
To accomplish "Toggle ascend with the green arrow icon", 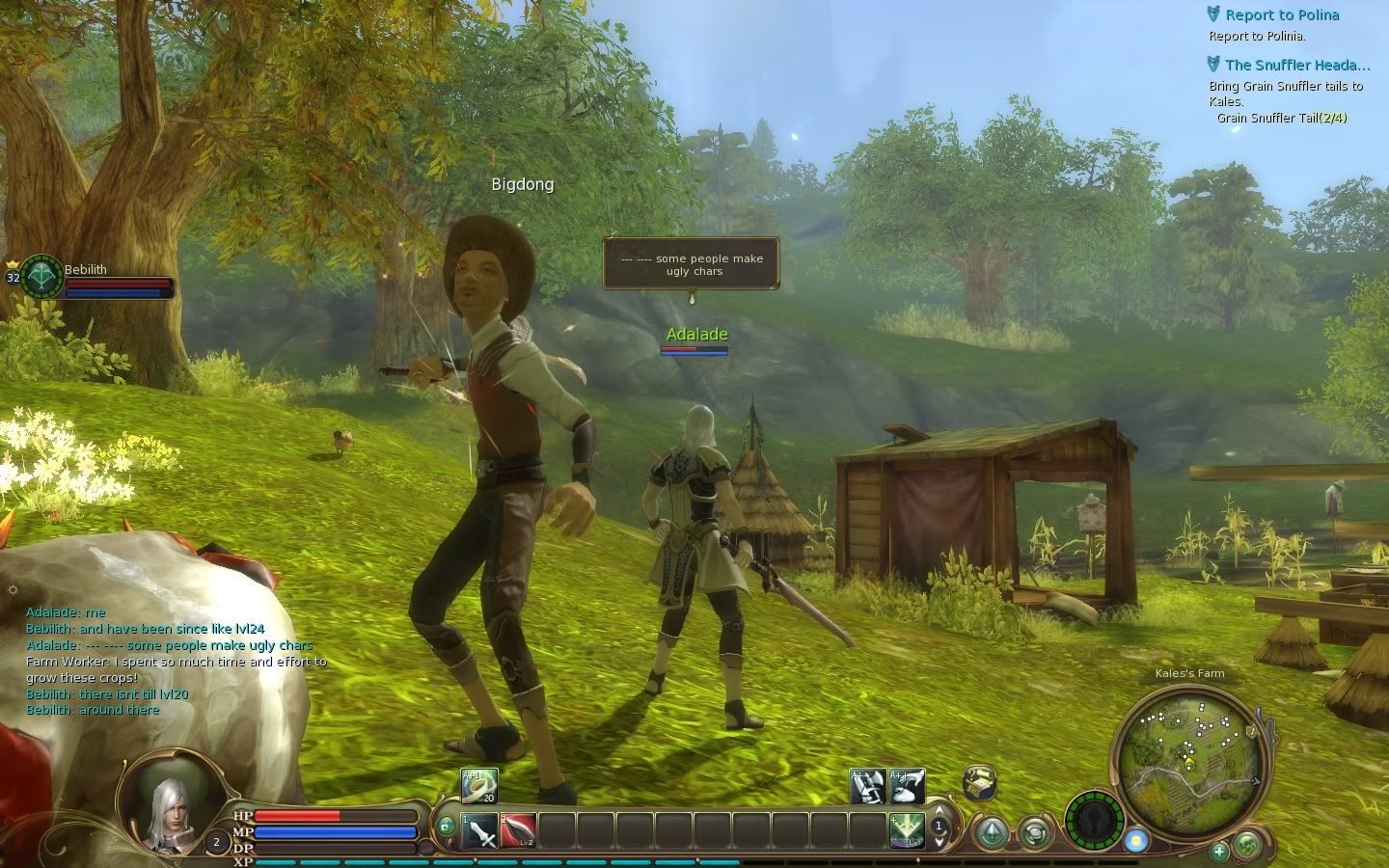I will [993, 830].
